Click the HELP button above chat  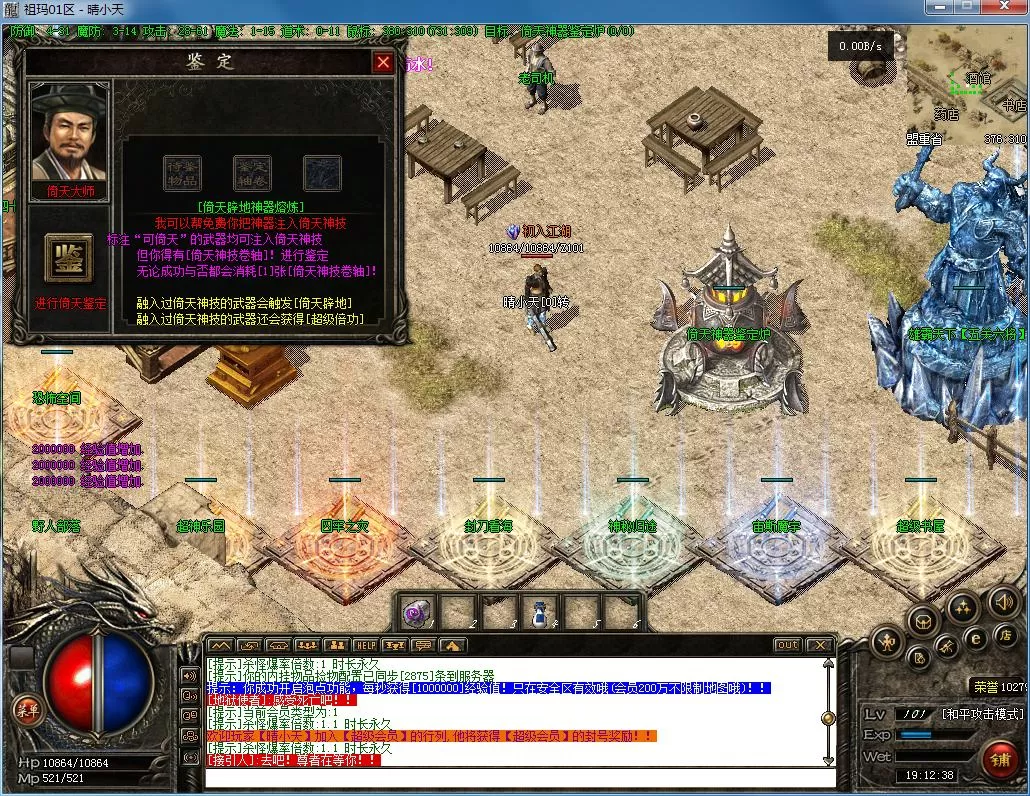coord(366,645)
